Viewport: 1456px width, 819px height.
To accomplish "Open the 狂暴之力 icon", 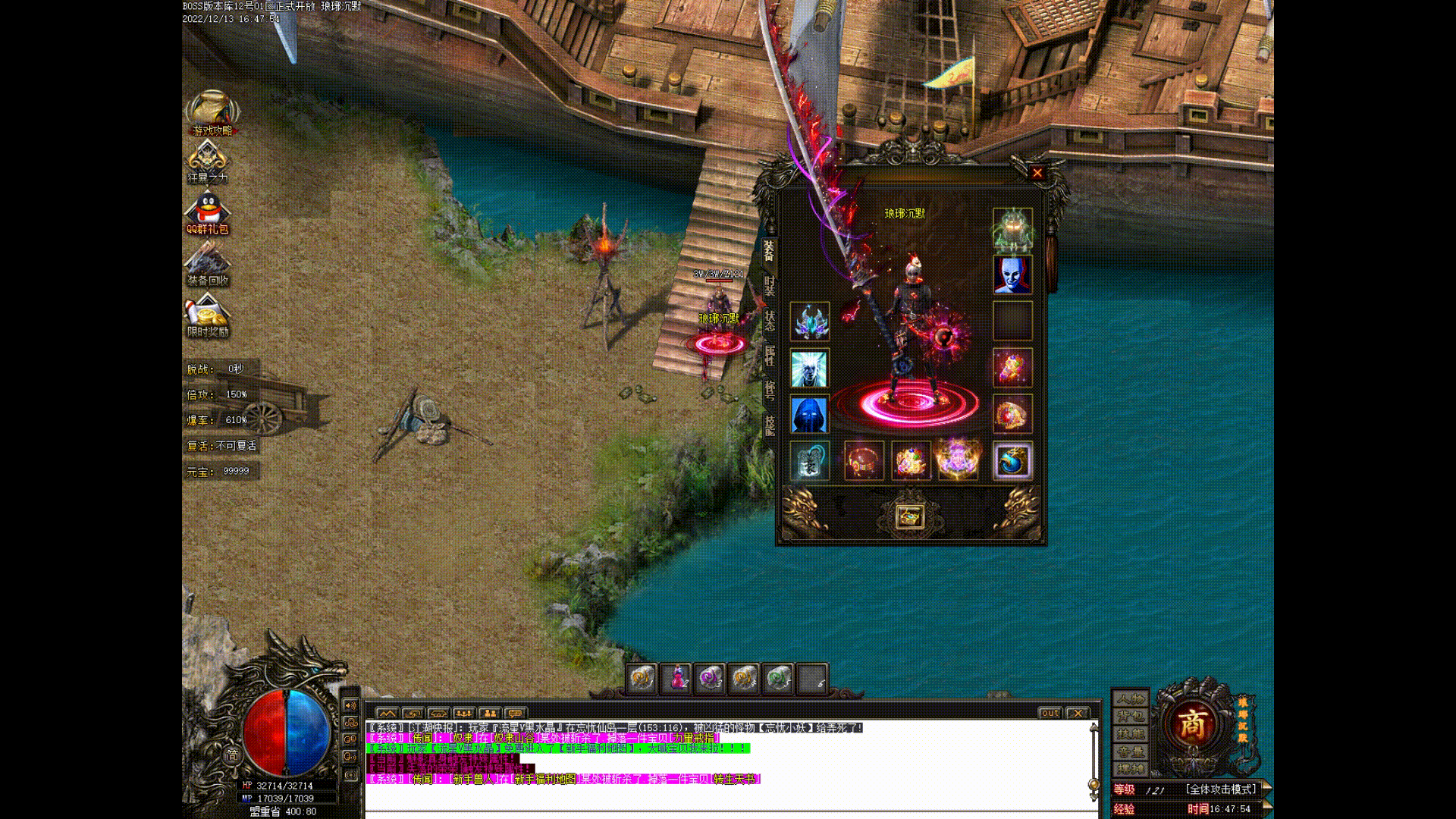I will (x=207, y=162).
